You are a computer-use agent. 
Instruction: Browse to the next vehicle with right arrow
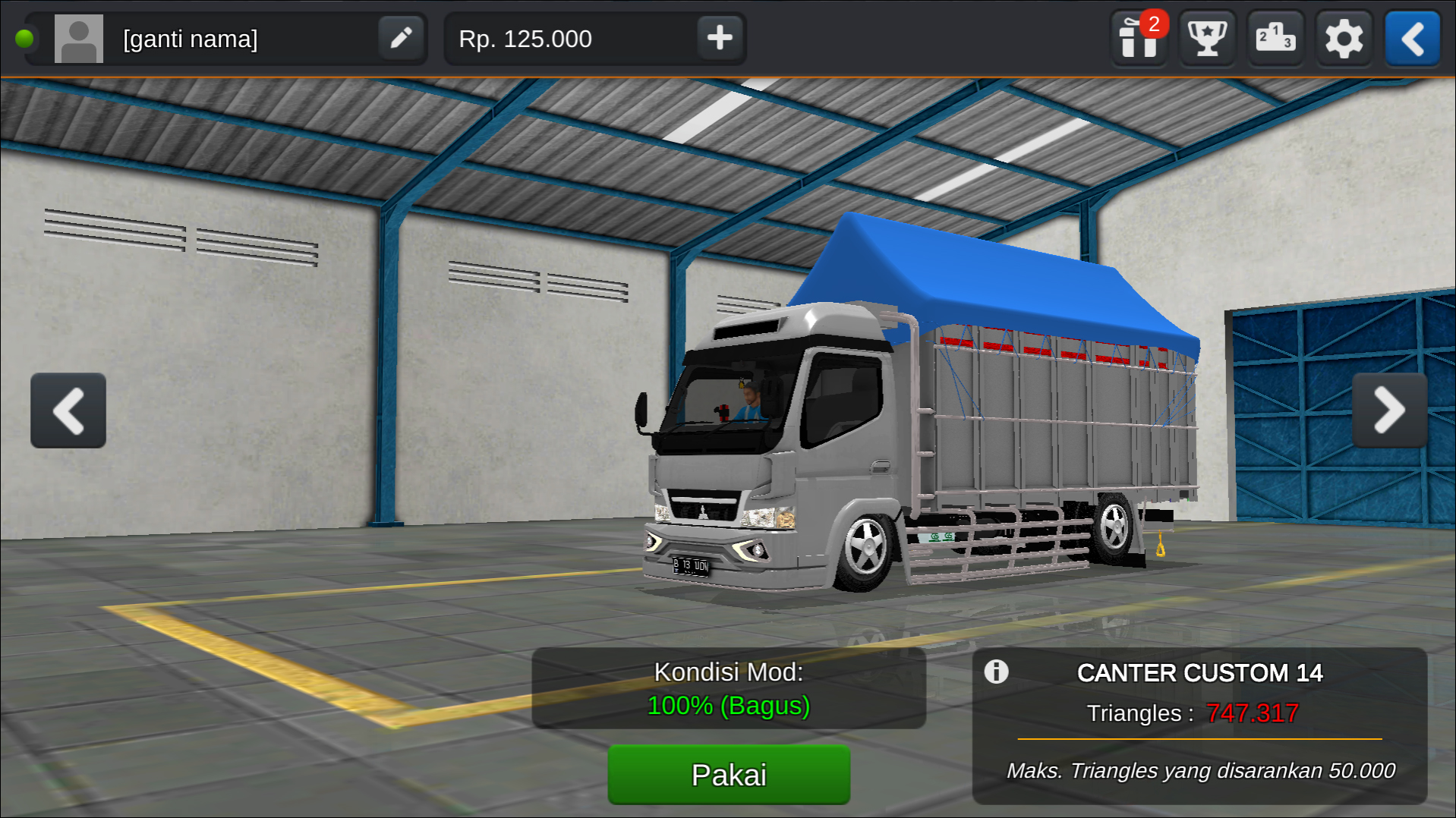(x=1389, y=410)
